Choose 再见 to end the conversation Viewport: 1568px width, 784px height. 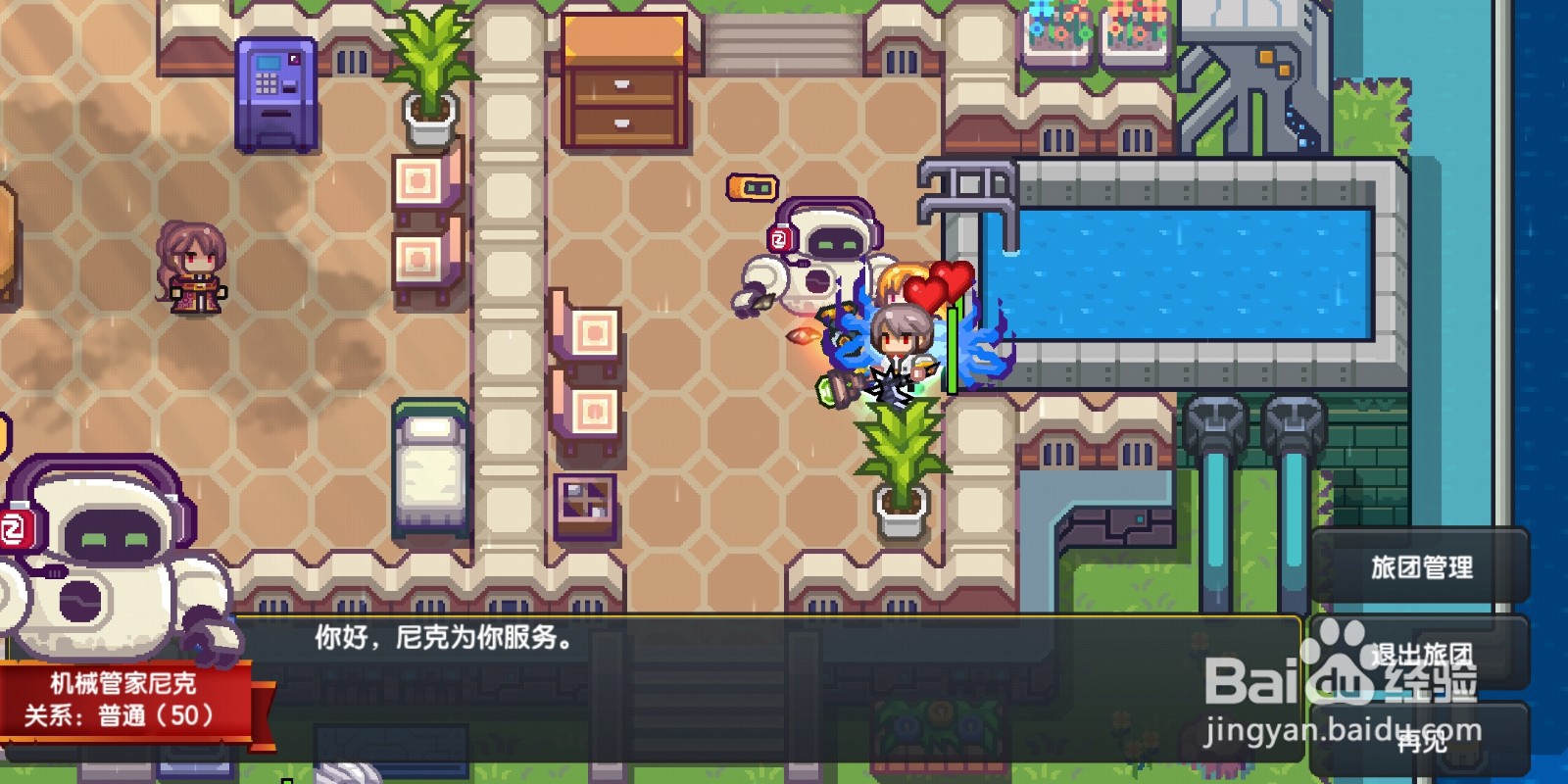1420,744
